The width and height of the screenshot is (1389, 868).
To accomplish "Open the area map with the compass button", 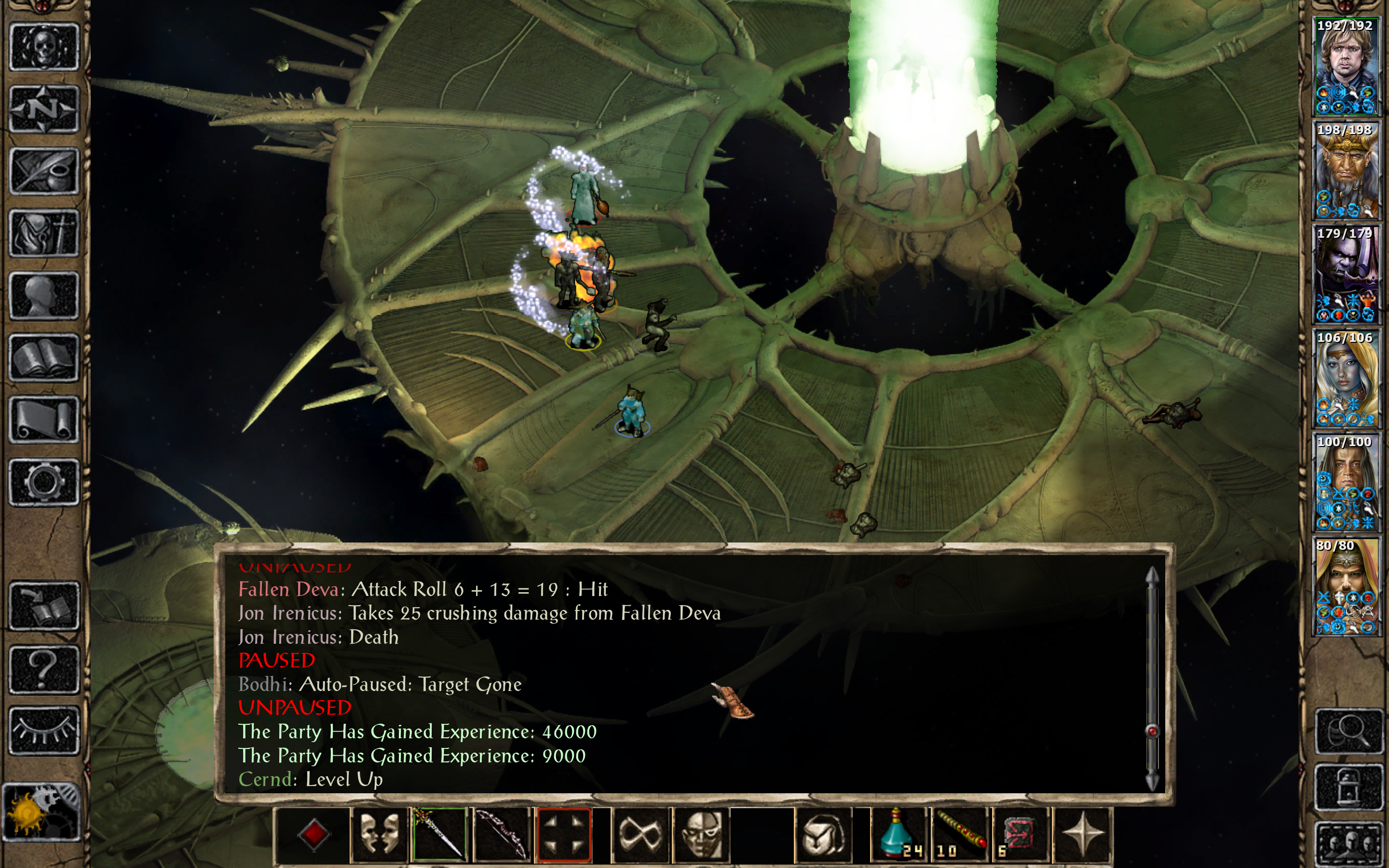I will coord(43,108).
